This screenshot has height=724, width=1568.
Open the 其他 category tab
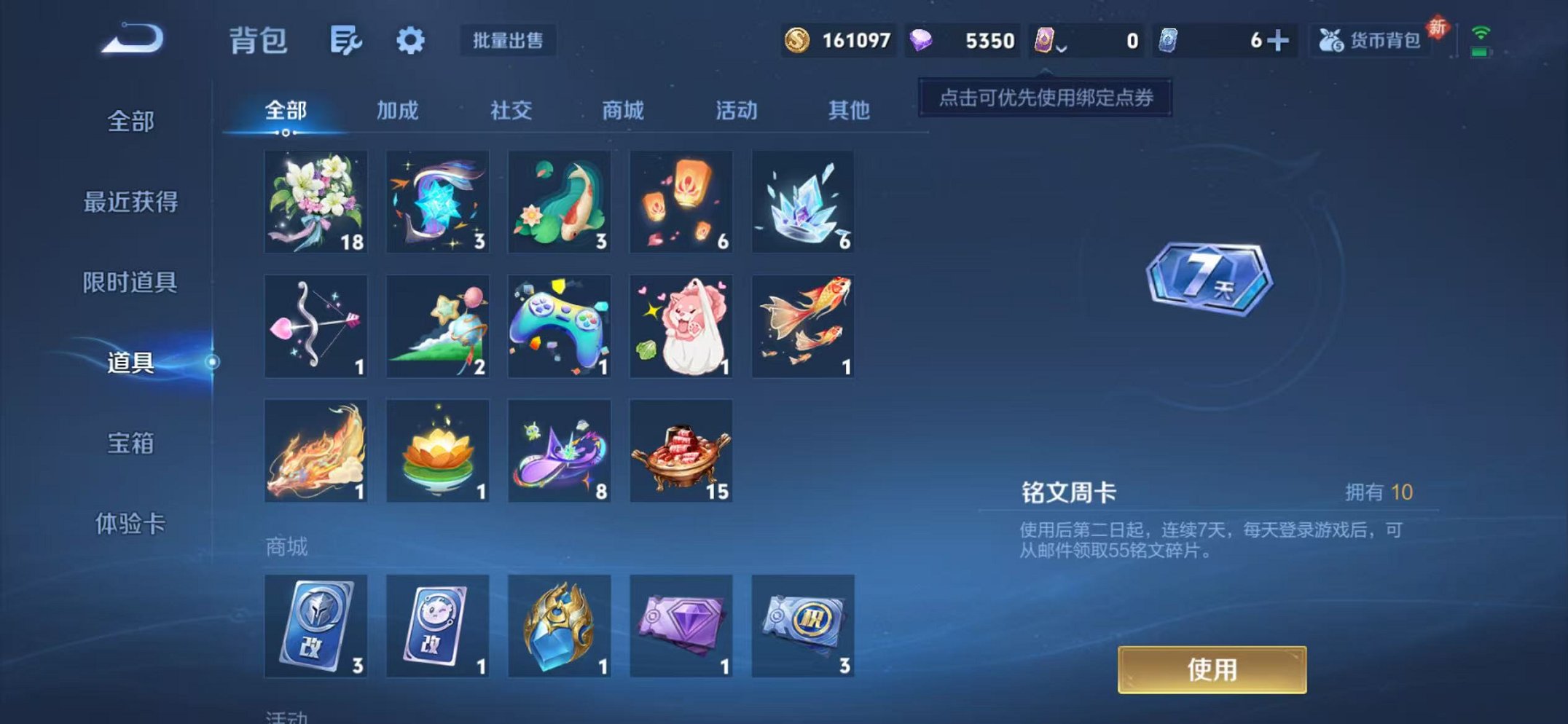click(x=847, y=111)
